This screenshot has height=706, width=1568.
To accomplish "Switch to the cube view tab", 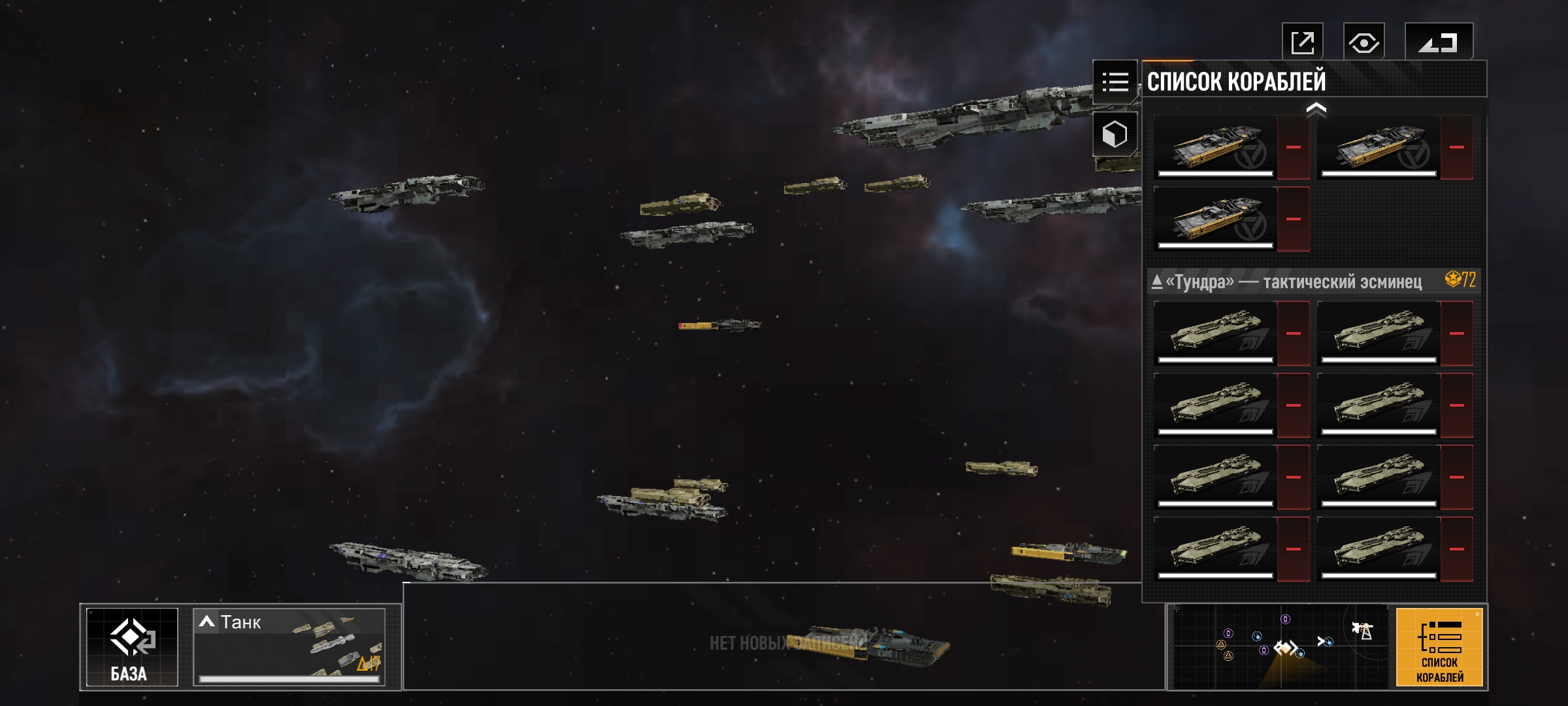I will coord(1115,135).
